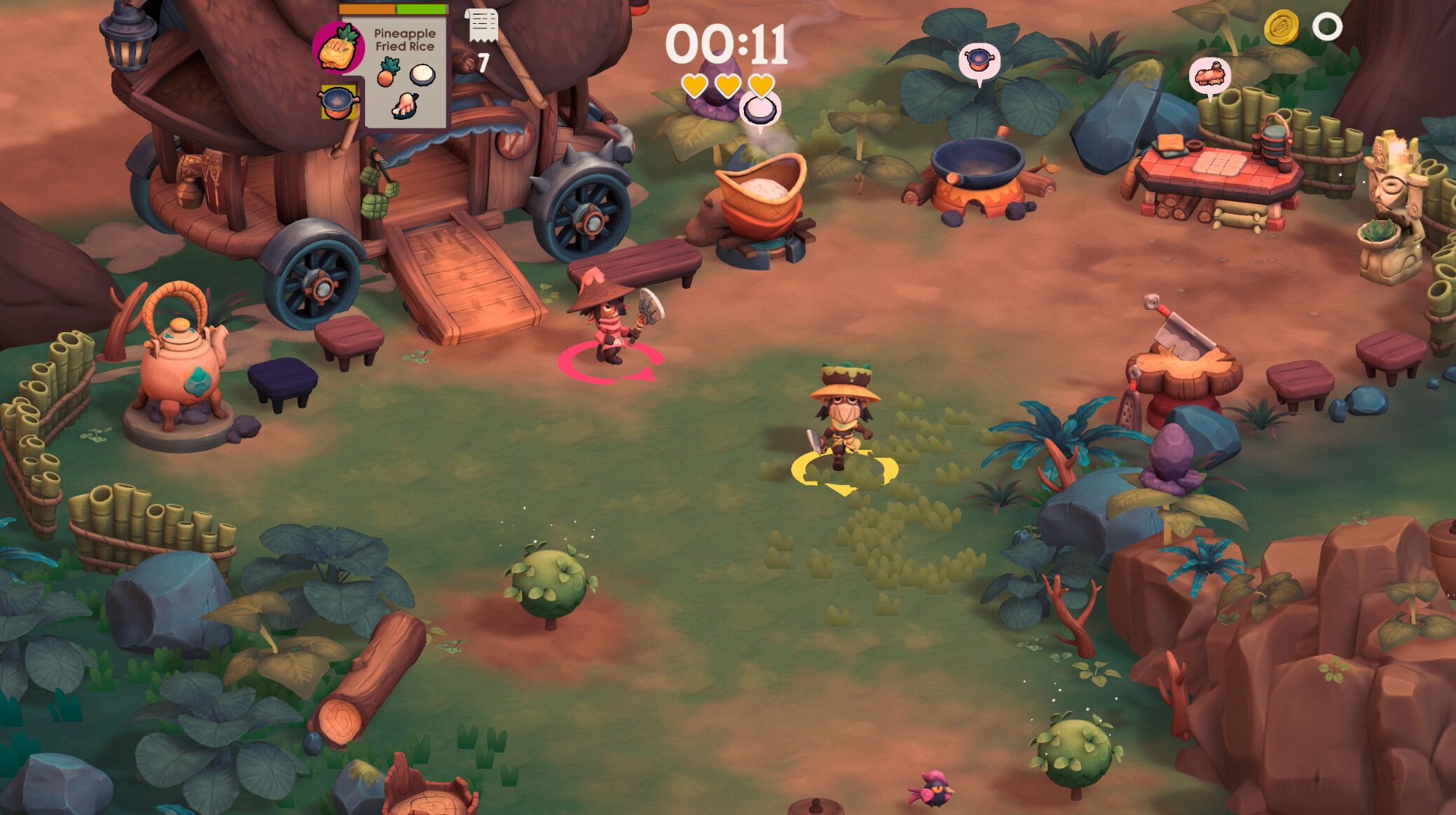Open the remaining orders receipt icon

click(x=482, y=26)
